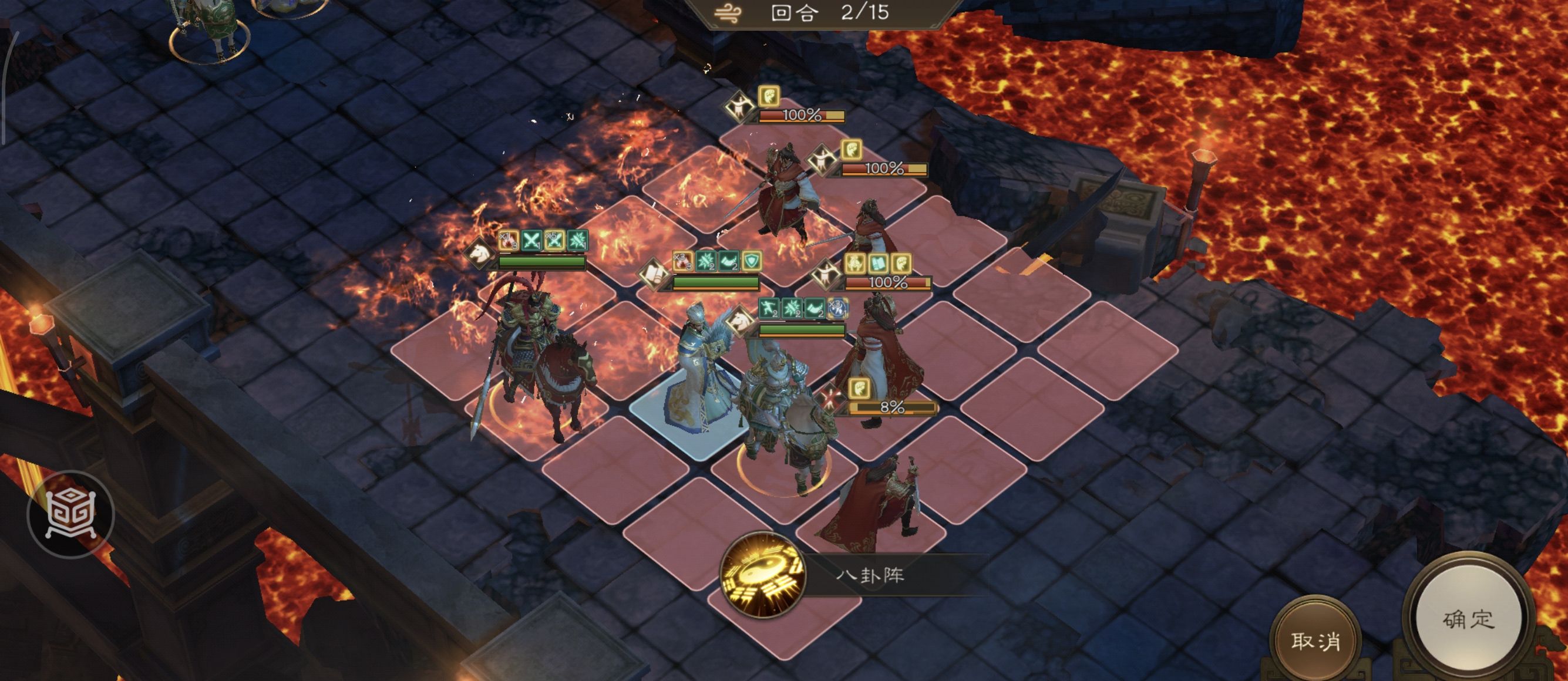Tap the wind icon beside the round counter
Screen dimensions: 1568x681
coord(728,13)
